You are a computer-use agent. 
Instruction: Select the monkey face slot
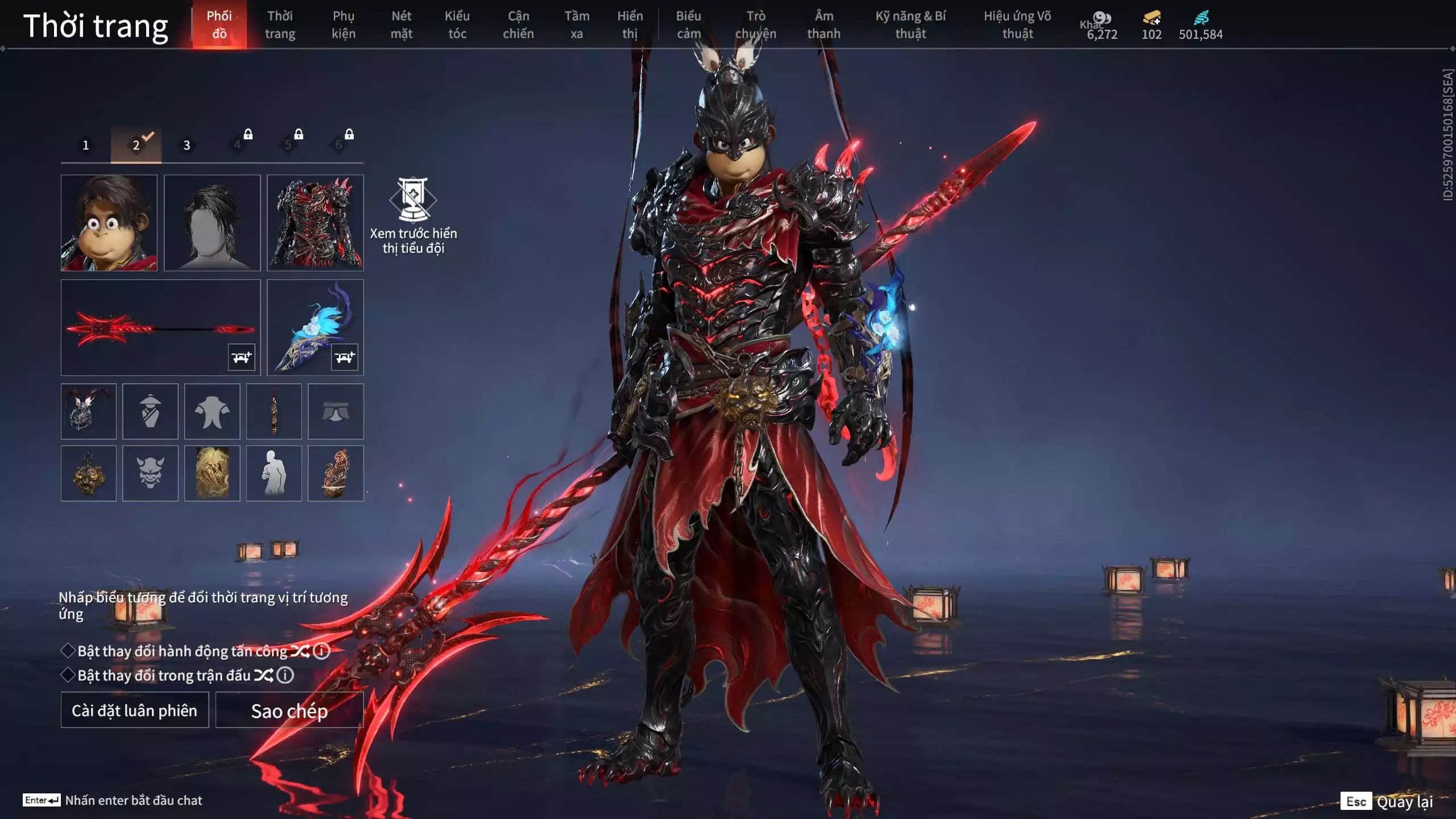click(109, 222)
